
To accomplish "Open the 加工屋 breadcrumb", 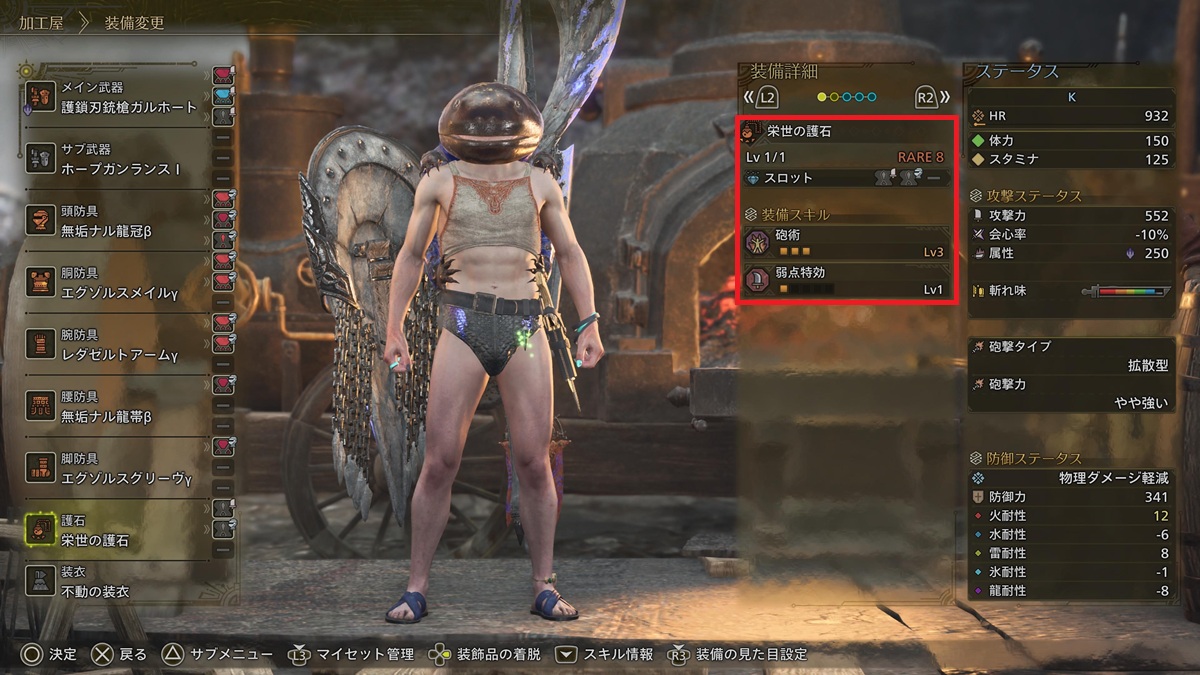I will pyautogui.click(x=40, y=22).
